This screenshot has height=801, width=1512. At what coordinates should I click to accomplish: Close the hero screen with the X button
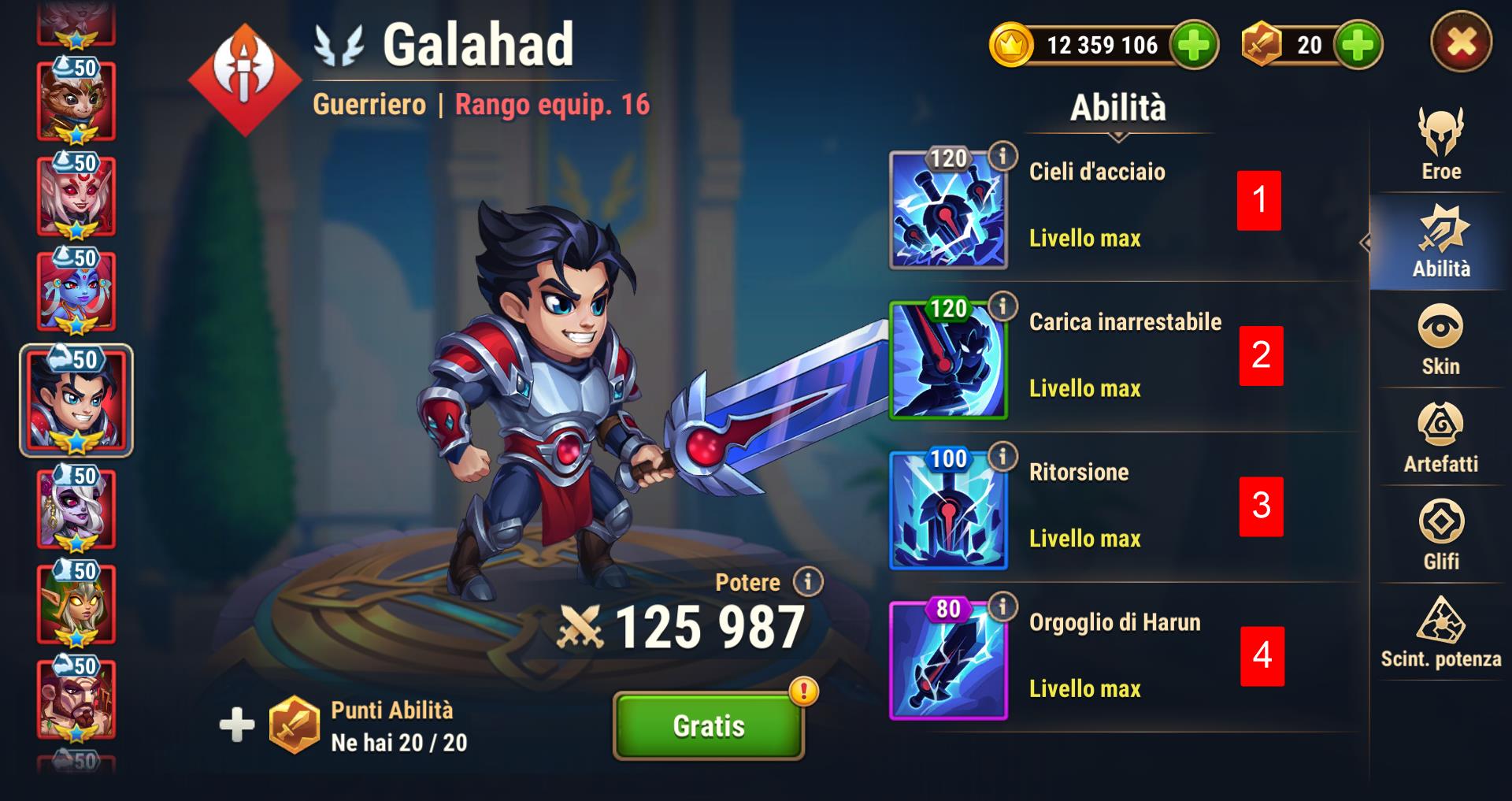1461,43
